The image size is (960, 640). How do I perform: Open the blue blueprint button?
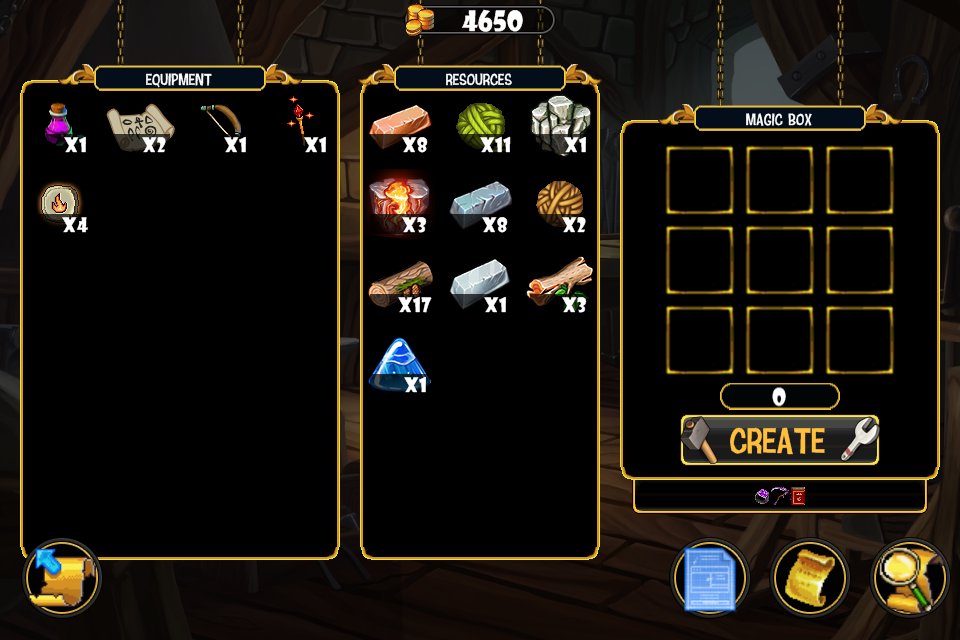coord(710,577)
